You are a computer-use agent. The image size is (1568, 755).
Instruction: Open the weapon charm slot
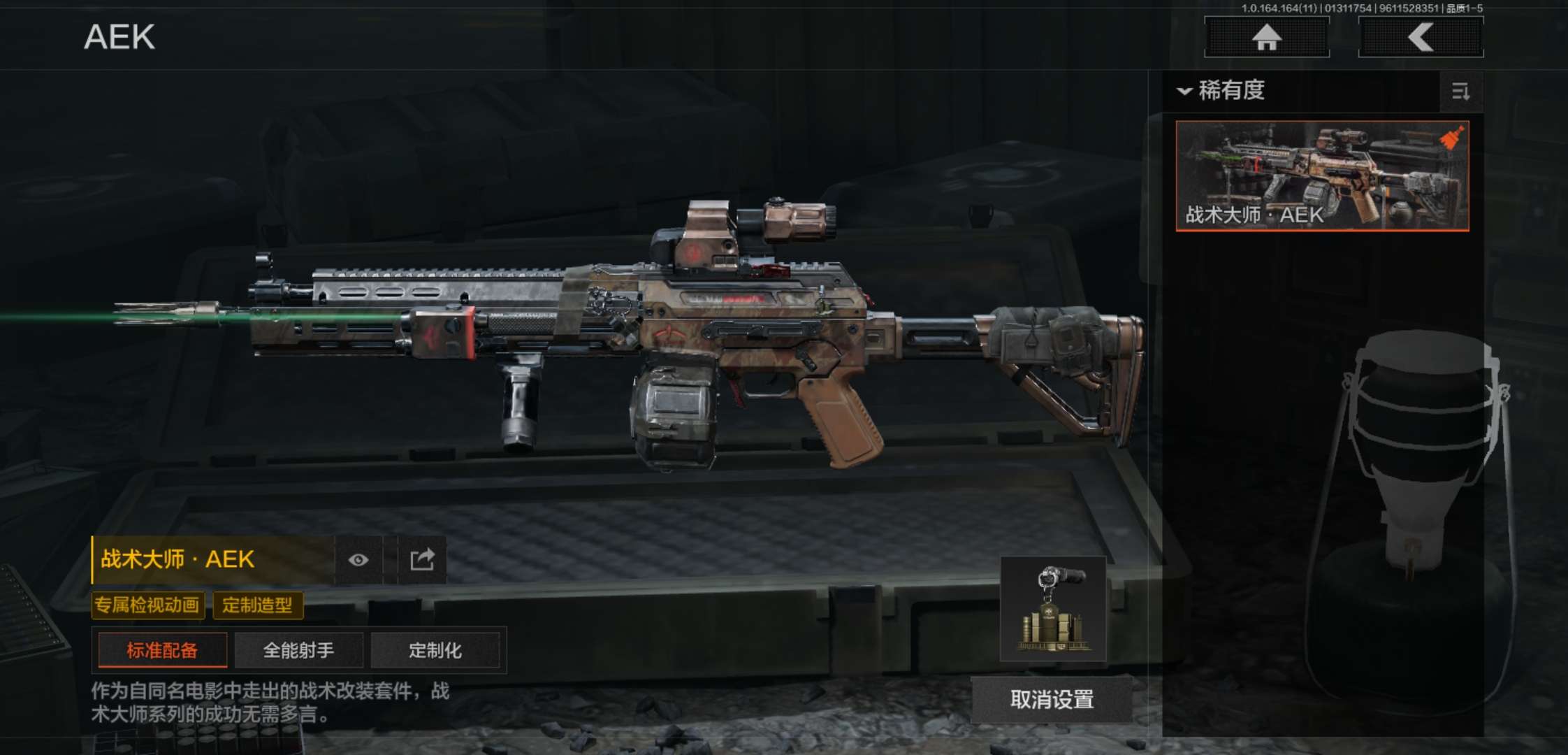[1053, 609]
